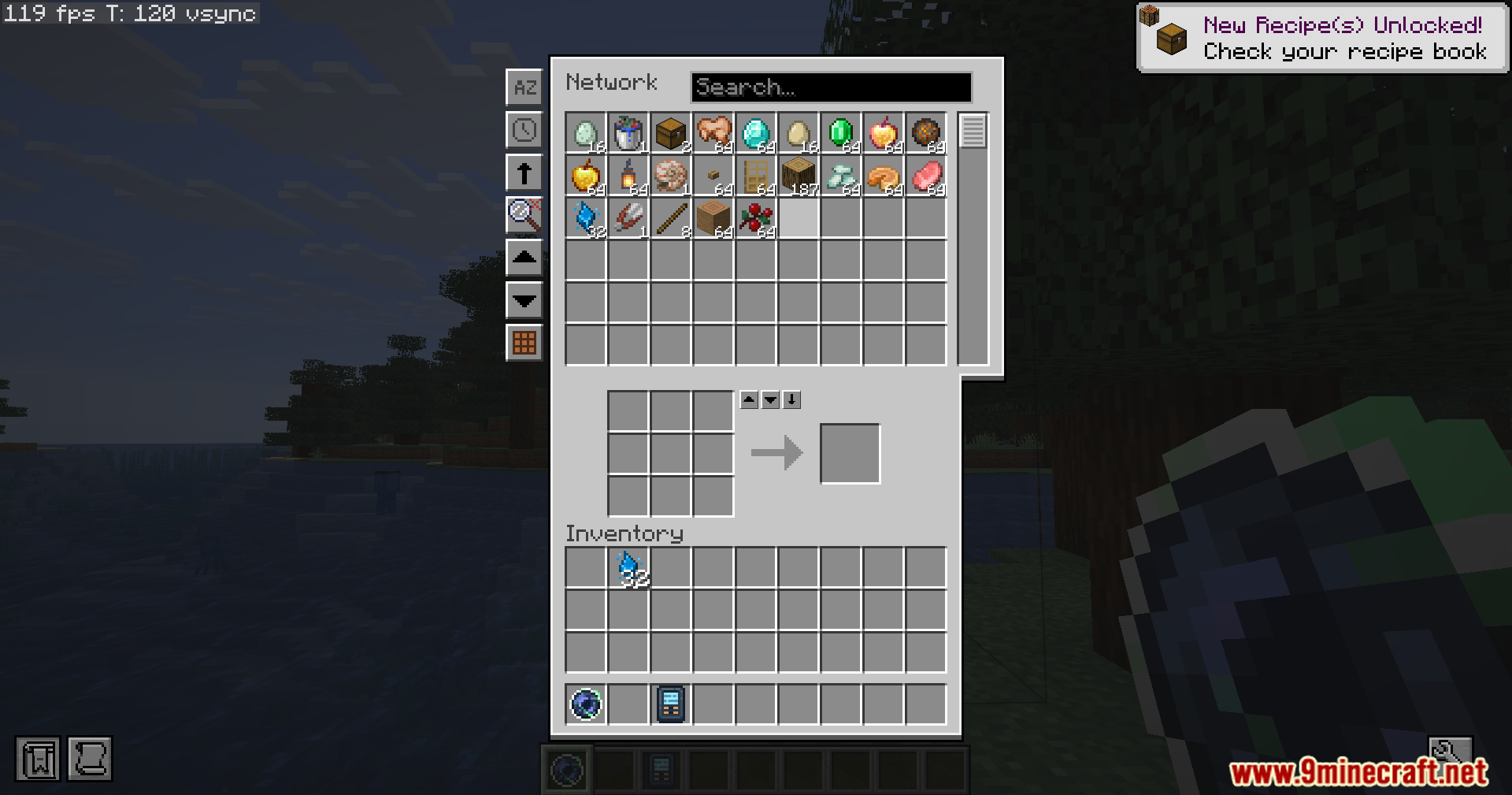The height and width of the screenshot is (795, 1512).
Task: Click the clock sorting icon
Action: (x=524, y=130)
